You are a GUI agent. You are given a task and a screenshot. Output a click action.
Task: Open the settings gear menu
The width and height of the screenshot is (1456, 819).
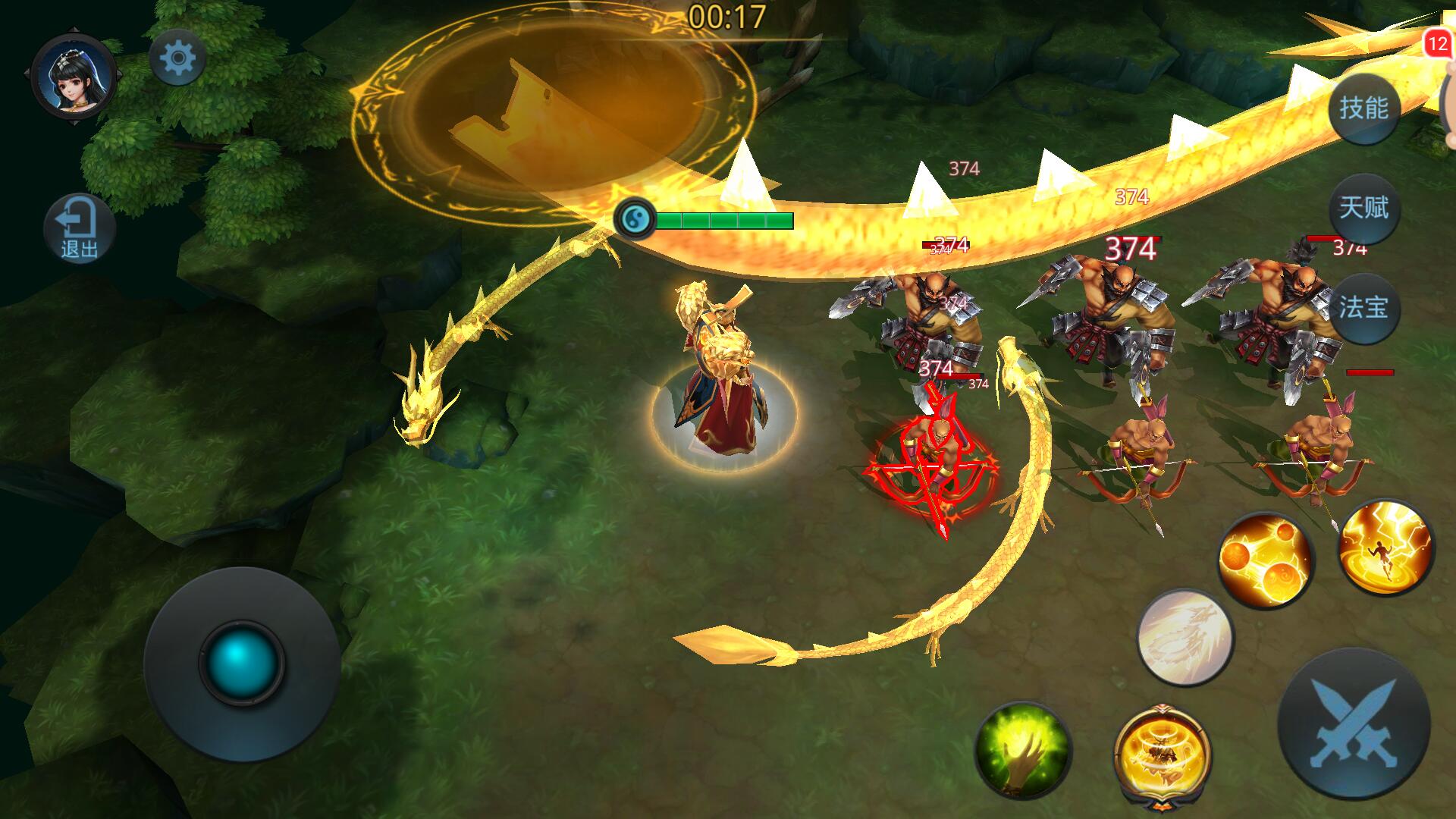pos(177,58)
